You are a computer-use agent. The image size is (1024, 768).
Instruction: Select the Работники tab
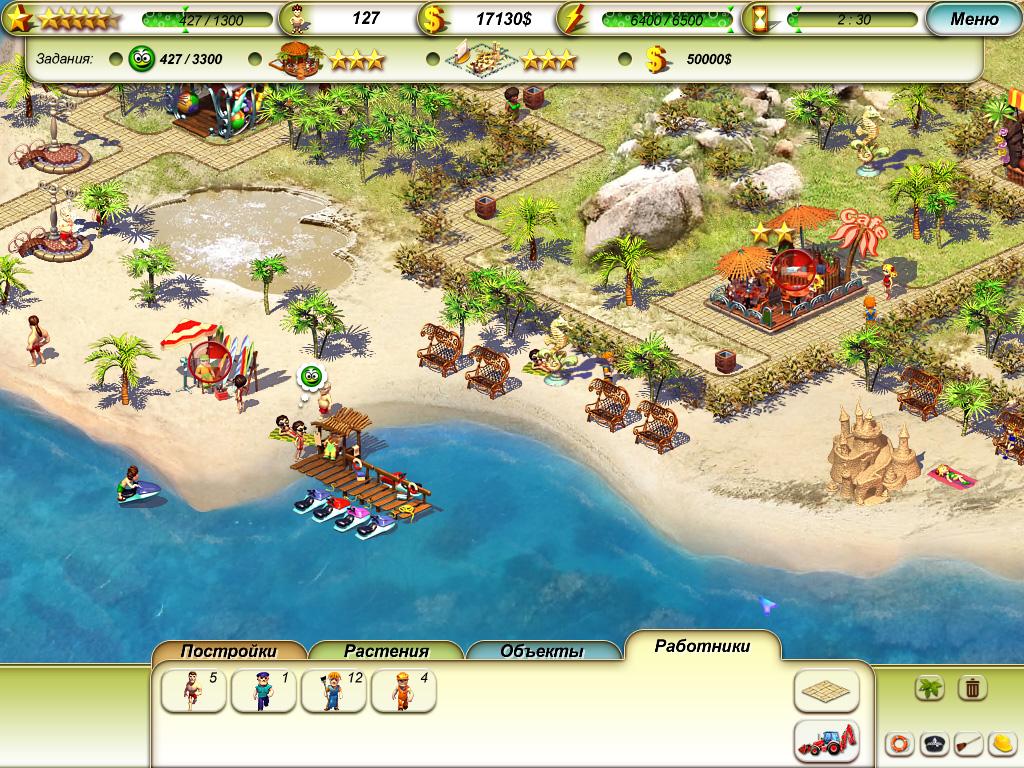(x=702, y=646)
